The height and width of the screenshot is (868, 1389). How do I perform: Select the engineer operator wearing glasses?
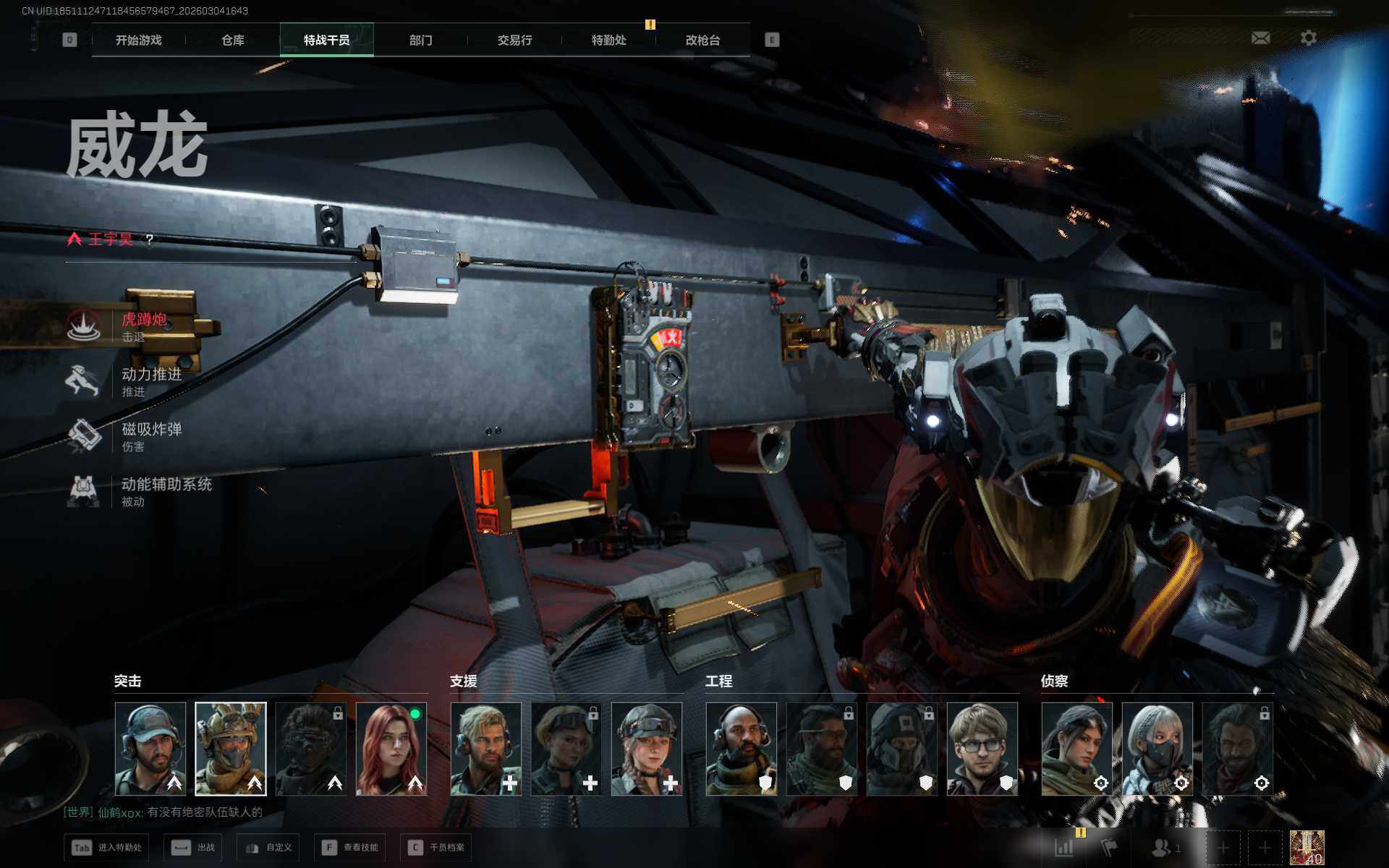pos(982,749)
